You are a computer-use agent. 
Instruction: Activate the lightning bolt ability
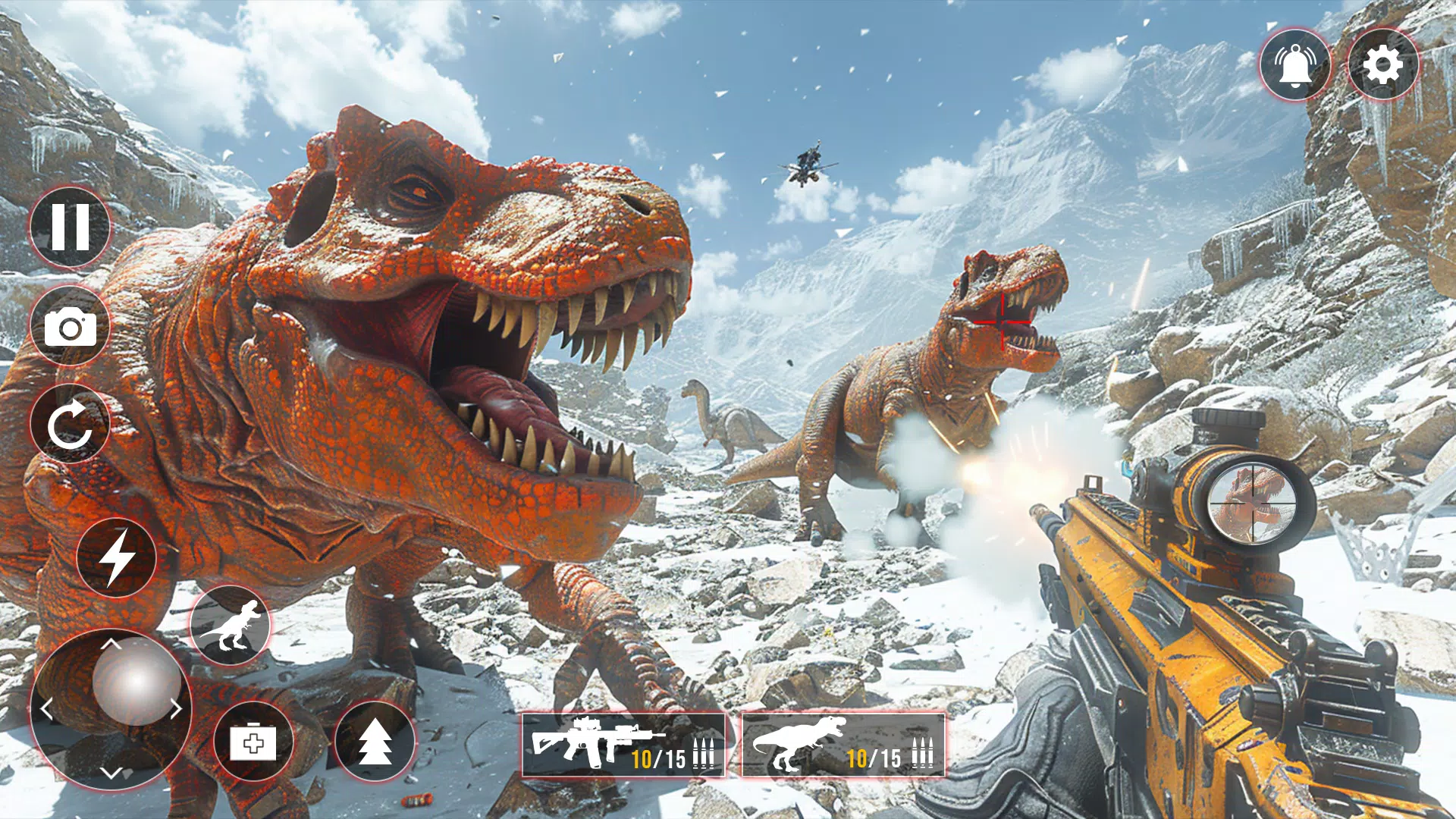(x=116, y=557)
